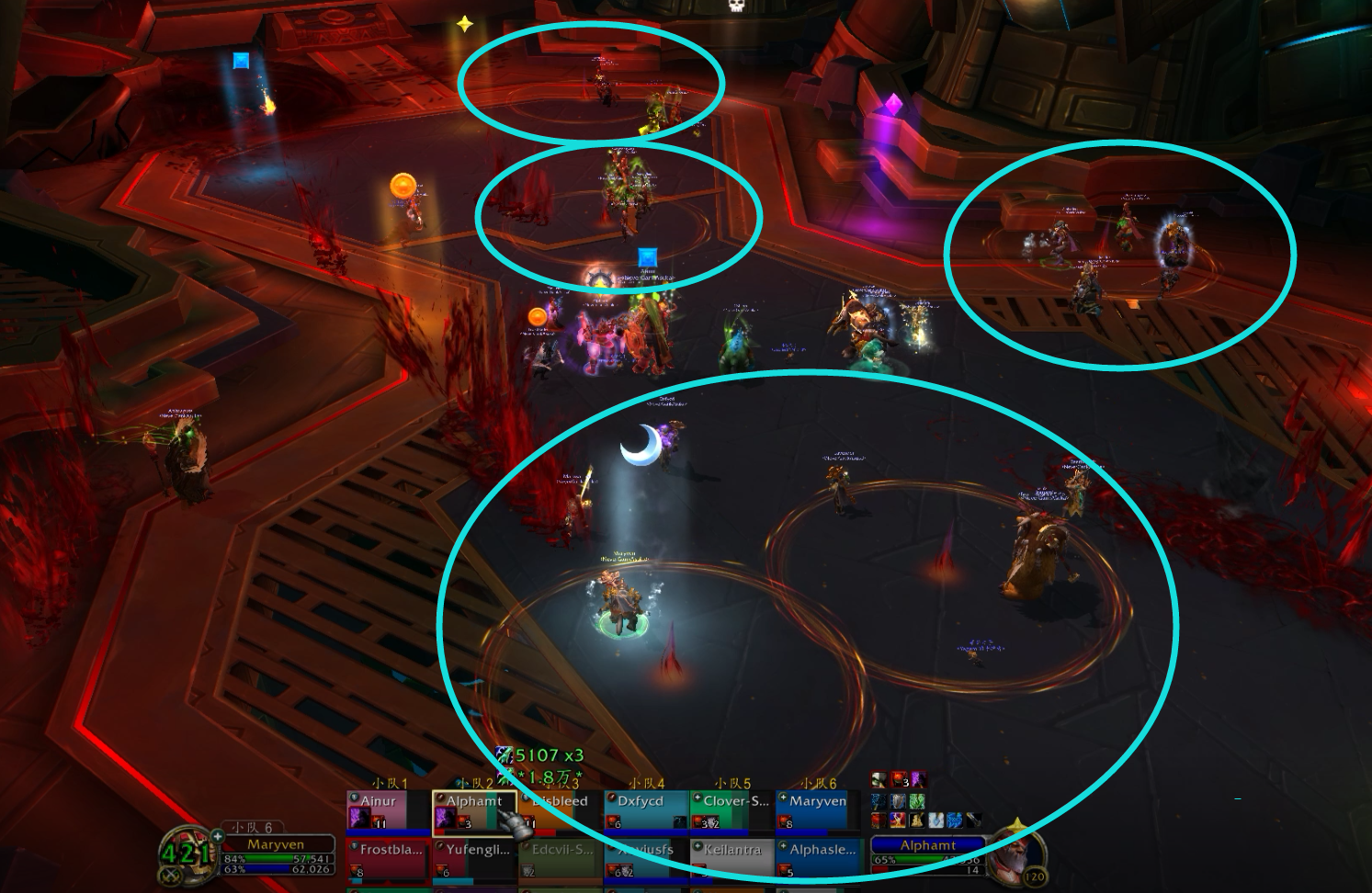Choose the Alphasle raid frame
The height and width of the screenshot is (893, 1372).
point(817,860)
